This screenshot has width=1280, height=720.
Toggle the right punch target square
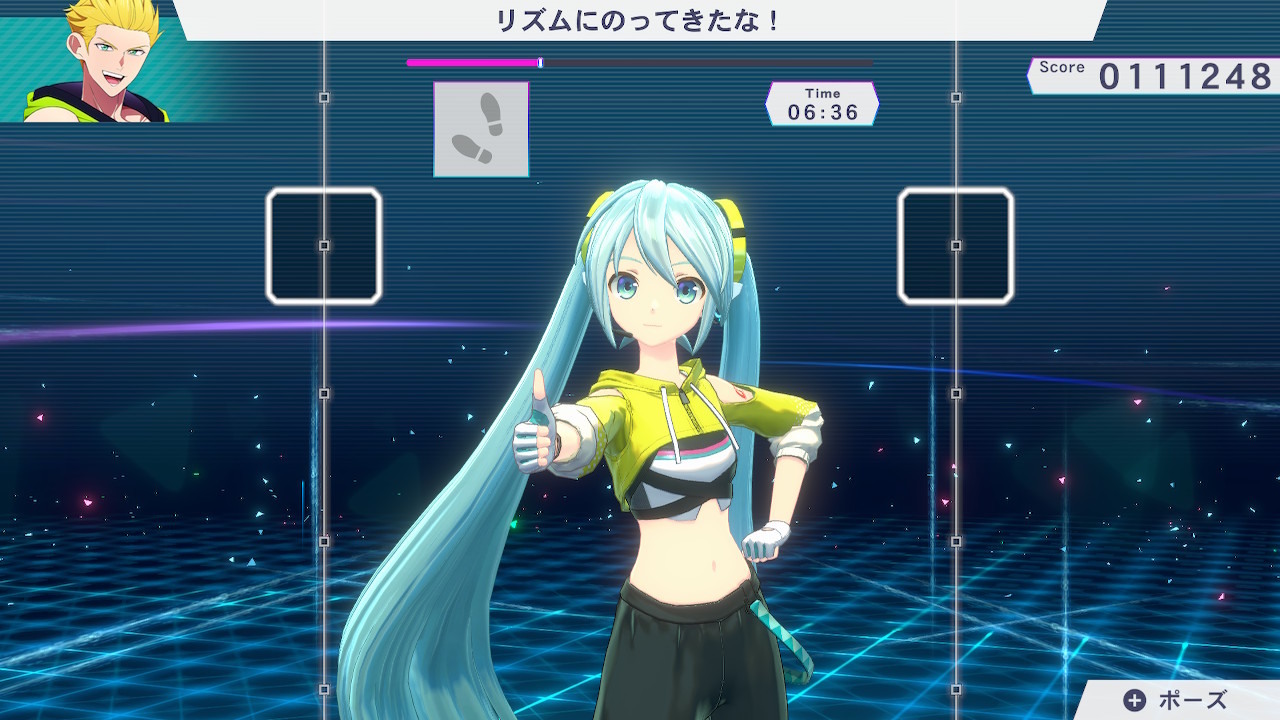[x=954, y=245]
